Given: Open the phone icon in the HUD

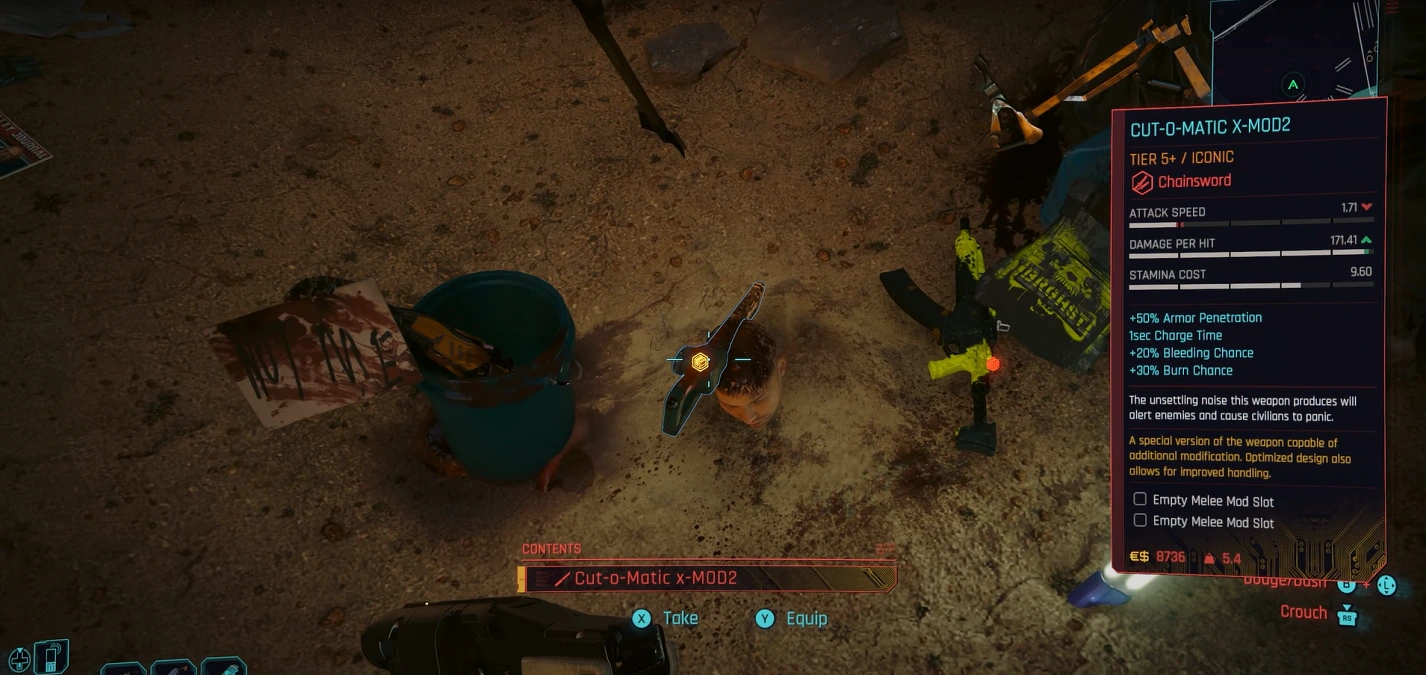Looking at the screenshot, I should pyautogui.click(x=49, y=657).
